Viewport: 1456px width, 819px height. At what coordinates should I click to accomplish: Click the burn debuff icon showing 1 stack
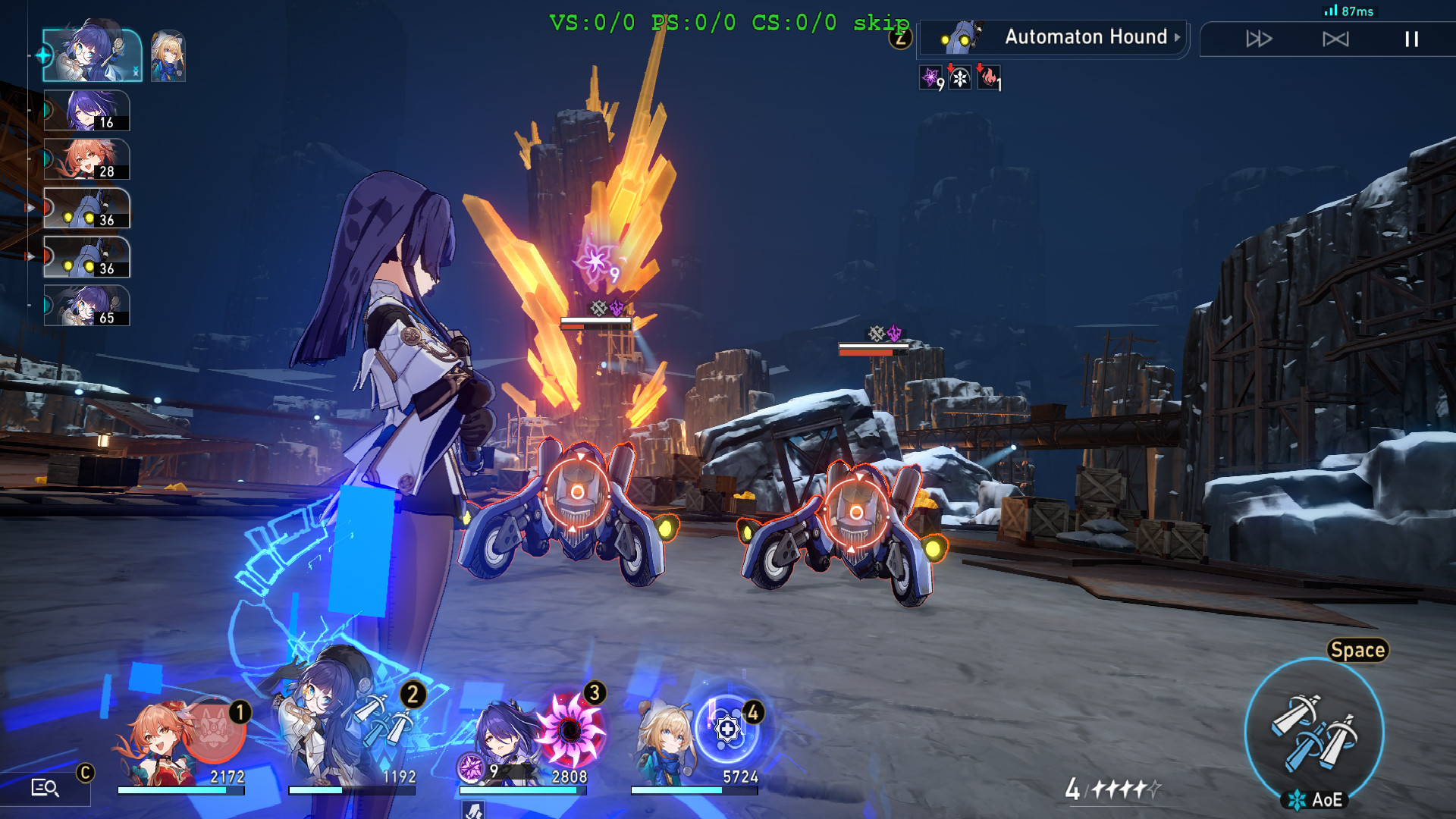pos(989,79)
